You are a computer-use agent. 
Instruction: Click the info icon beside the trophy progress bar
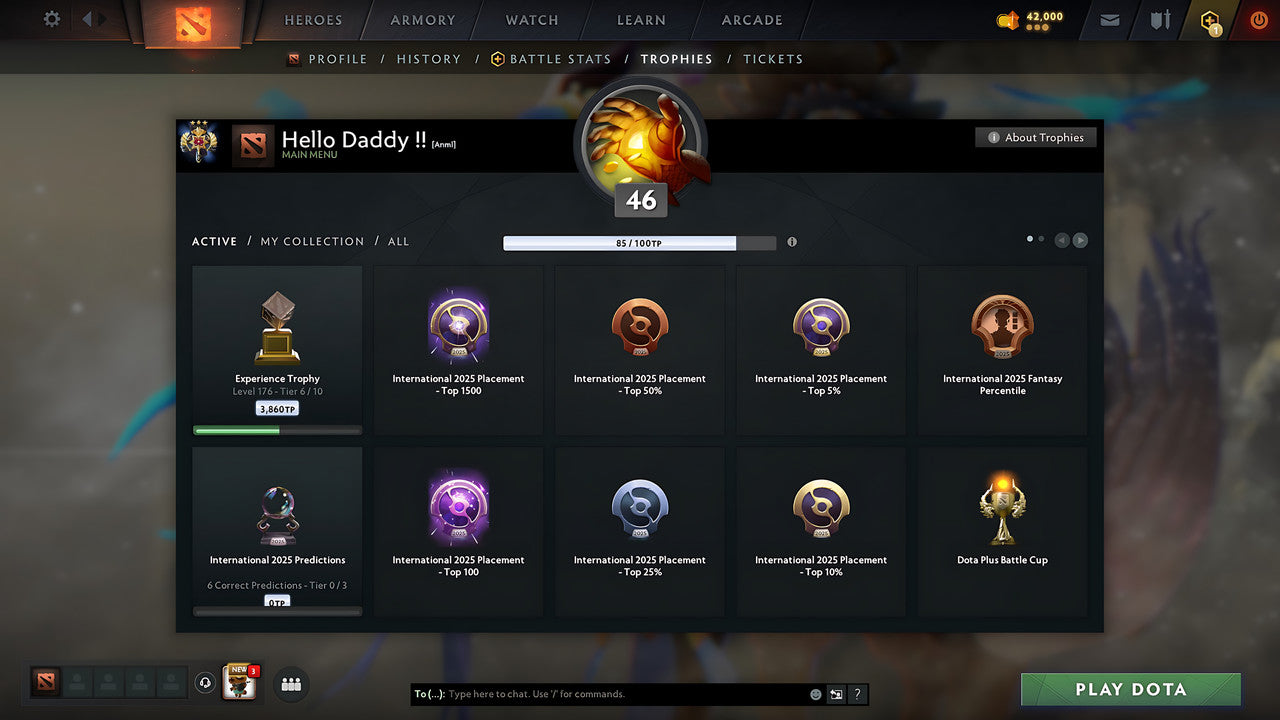[x=792, y=242]
